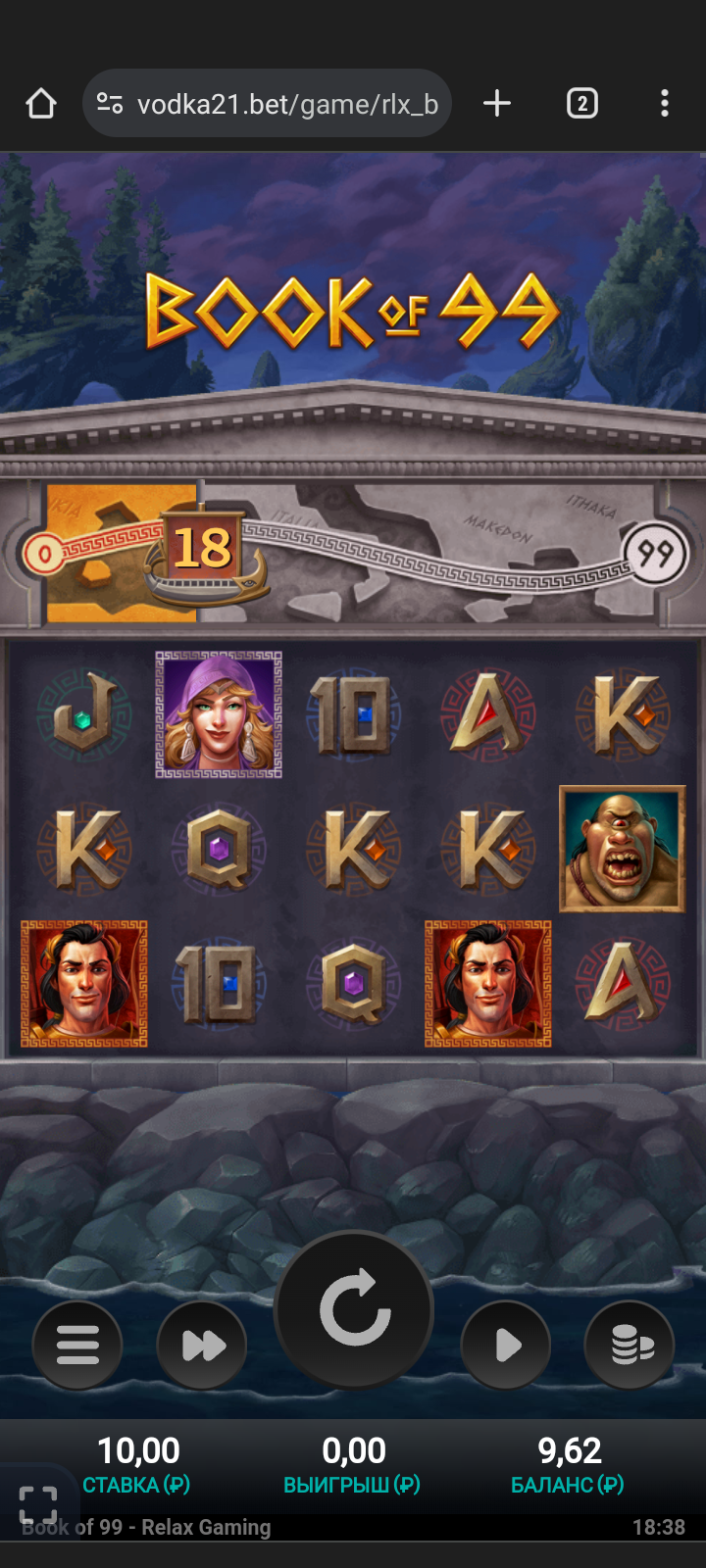The width and height of the screenshot is (706, 1568).
Task: Toggle the fast-forward turbo spin button
Action: pyautogui.click(x=202, y=1345)
